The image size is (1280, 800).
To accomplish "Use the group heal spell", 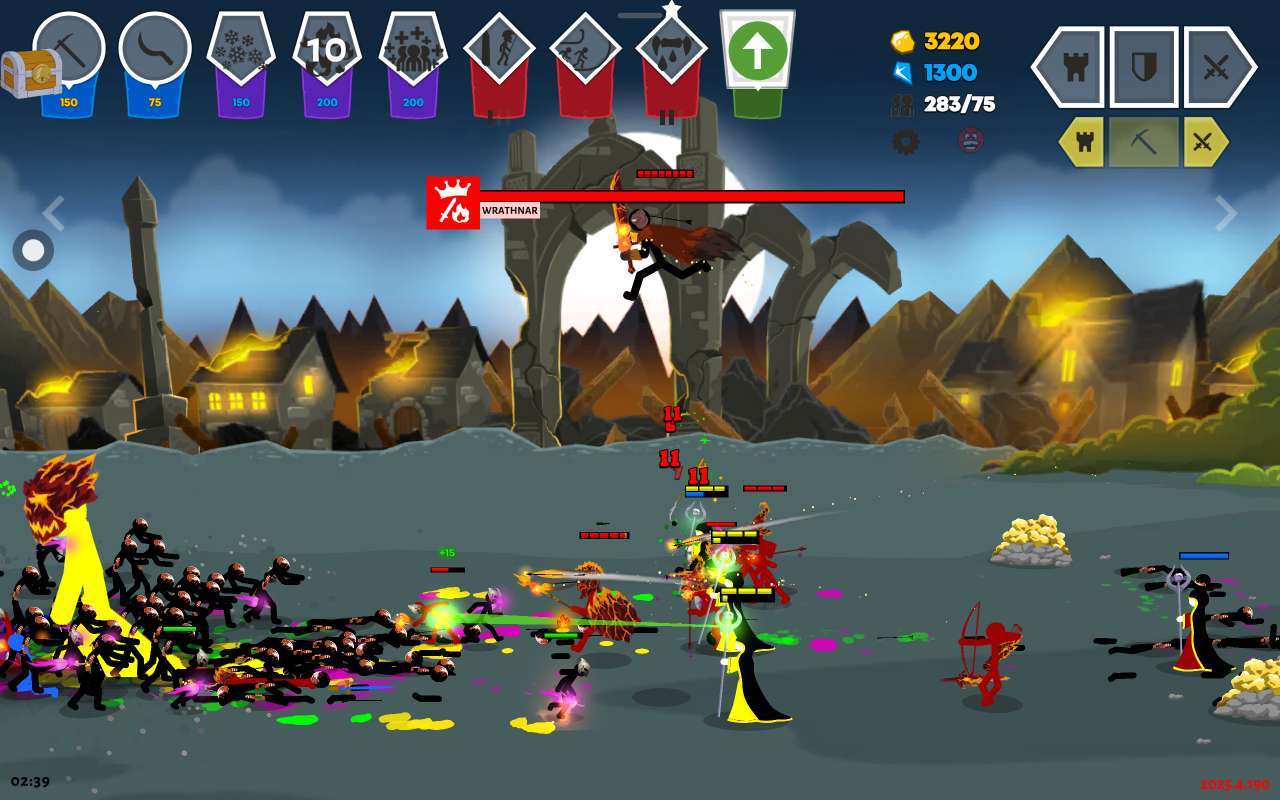I will pyautogui.click(x=413, y=50).
